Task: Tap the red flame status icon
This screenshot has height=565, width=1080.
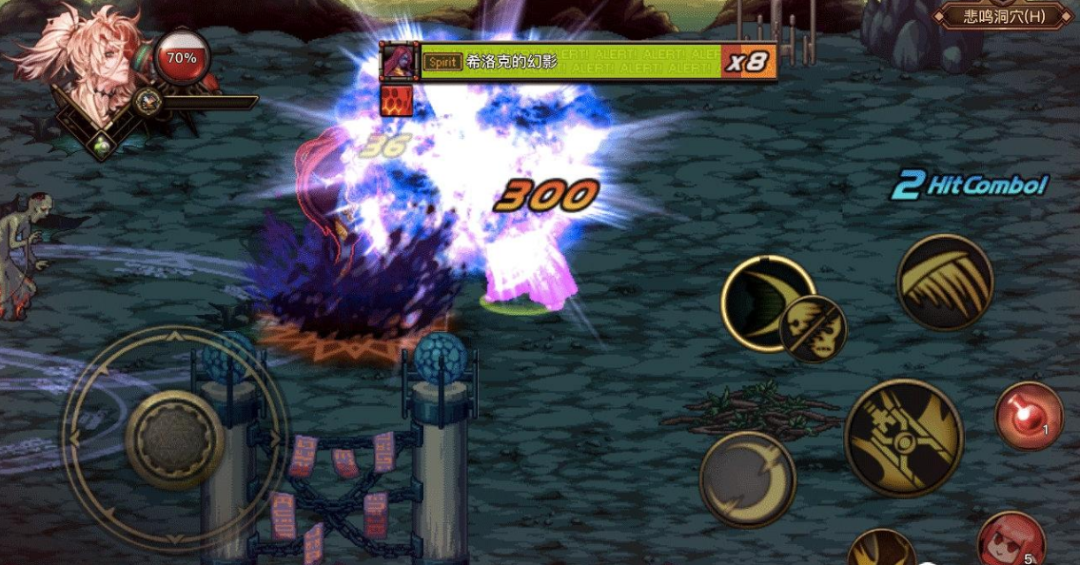Action: pyautogui.click(x=396, y=101)
